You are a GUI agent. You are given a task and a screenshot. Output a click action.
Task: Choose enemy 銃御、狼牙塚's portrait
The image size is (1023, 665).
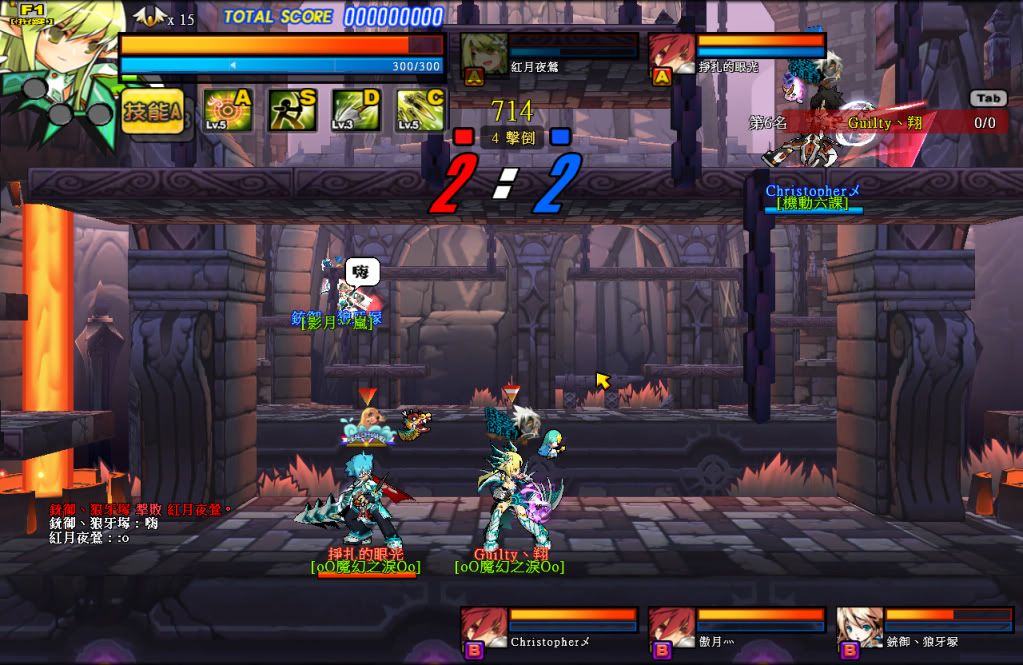[x=860, y=631]
